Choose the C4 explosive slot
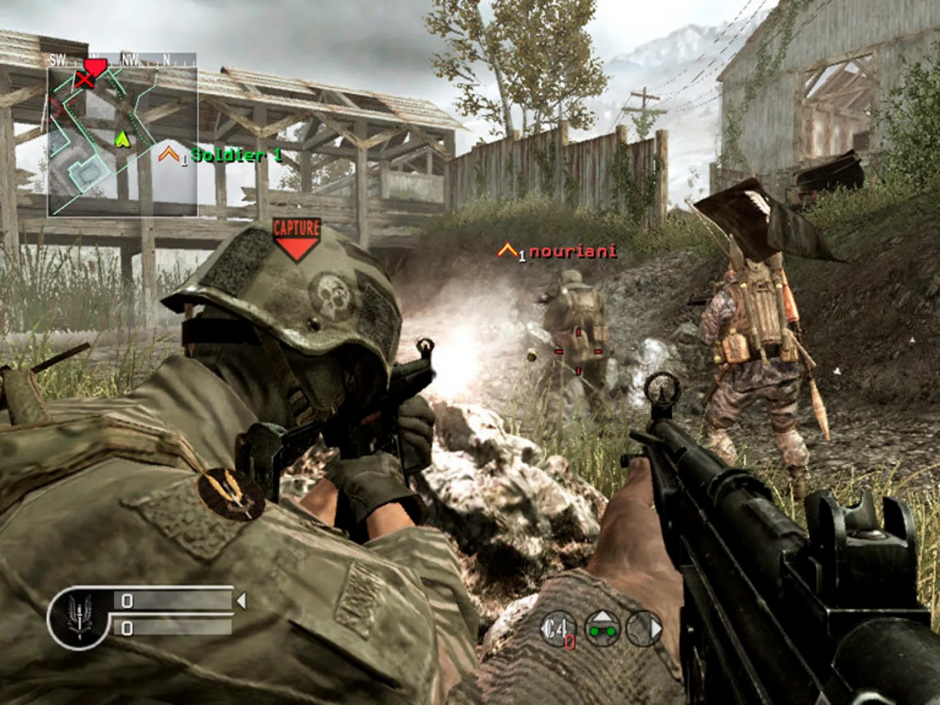Viewport: 940px width, 705px height. (557, 628)
